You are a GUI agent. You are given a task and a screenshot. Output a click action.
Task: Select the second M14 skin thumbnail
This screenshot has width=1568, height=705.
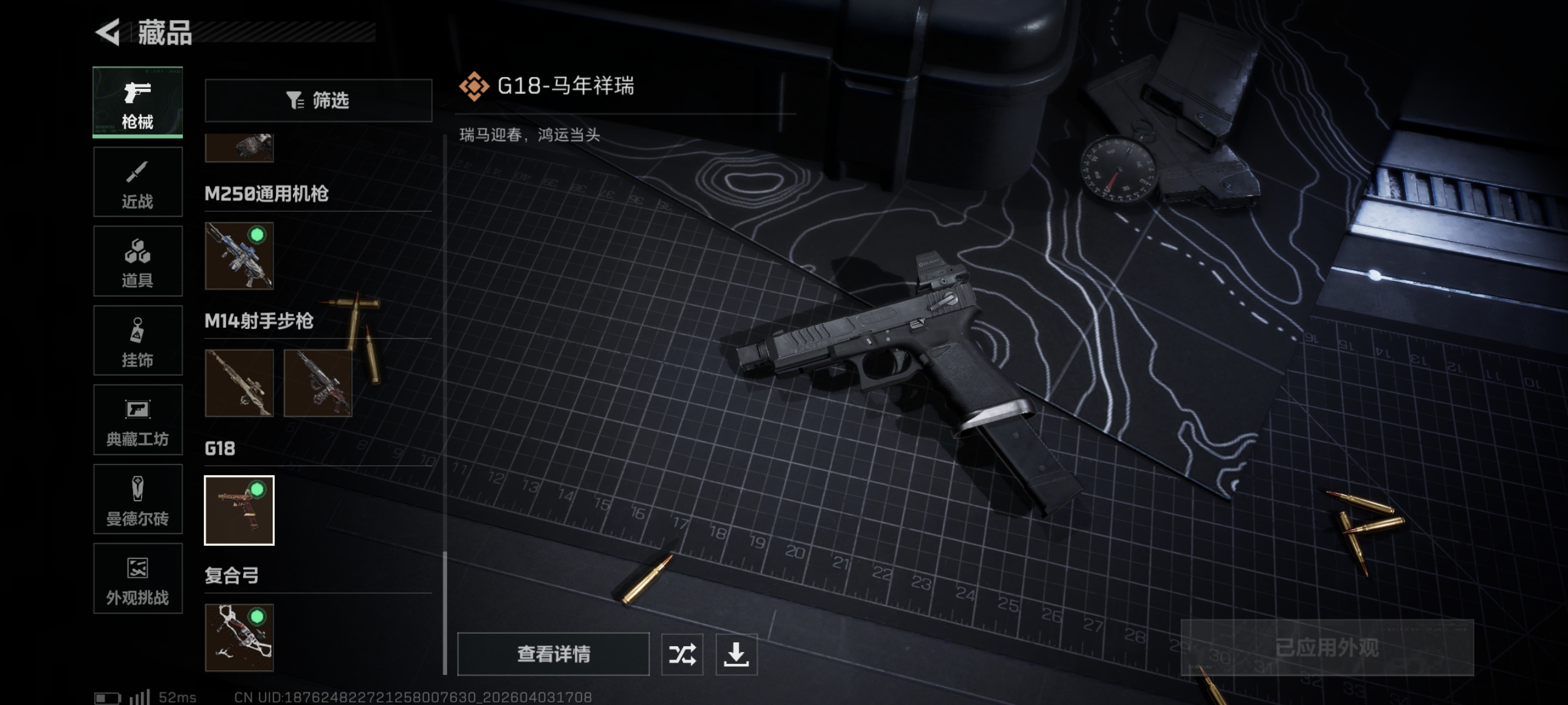coord(318,384)
